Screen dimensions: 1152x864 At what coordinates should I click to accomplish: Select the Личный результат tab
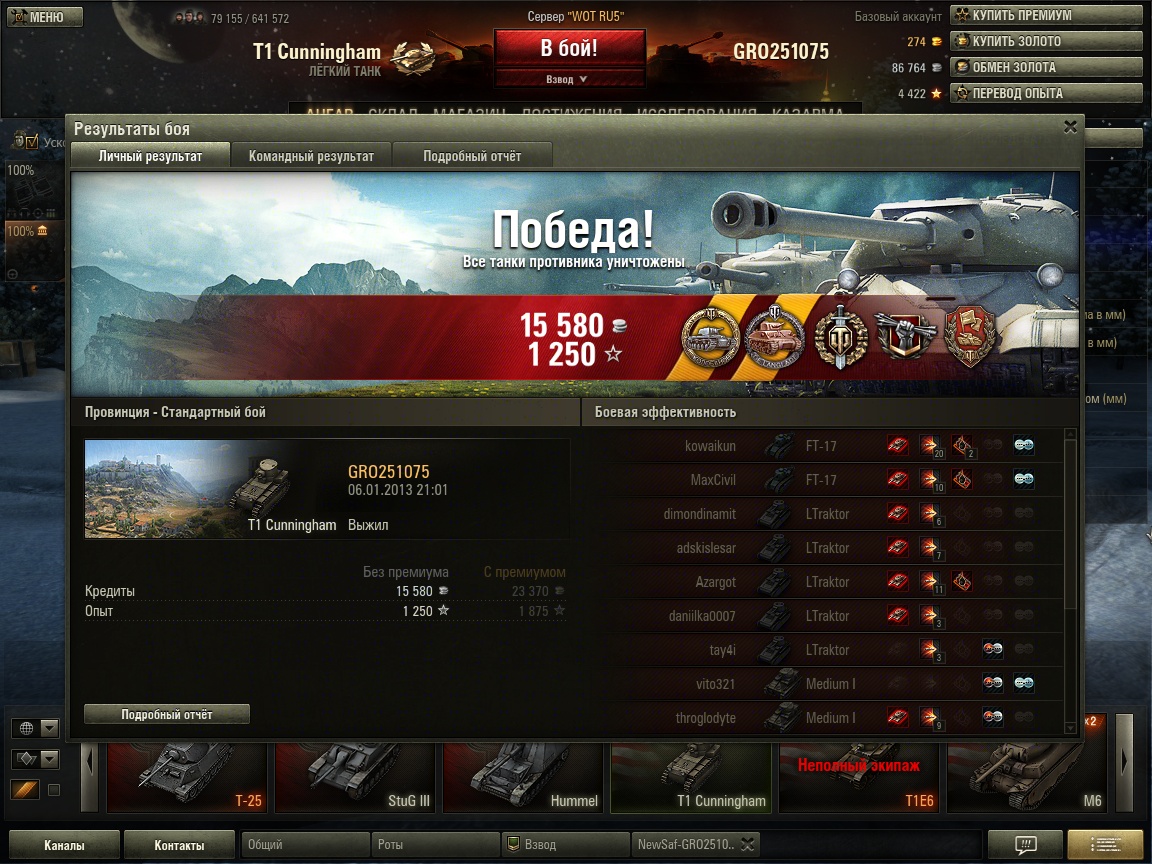click(x=150, y=156)
